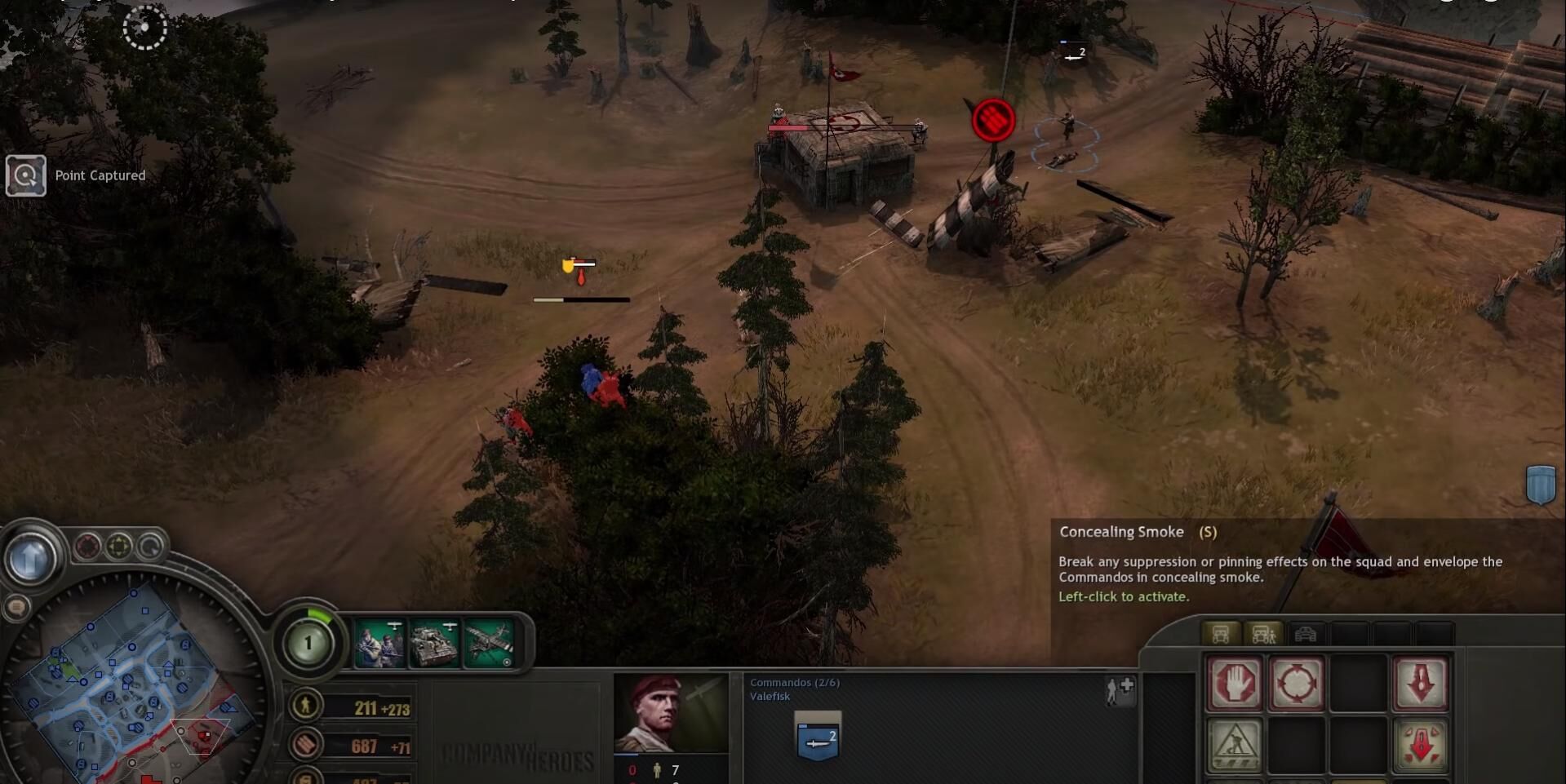1566x784 pixels.
Task: Activate the aircraft strike commander ability
Action: [x=489, y=644]
